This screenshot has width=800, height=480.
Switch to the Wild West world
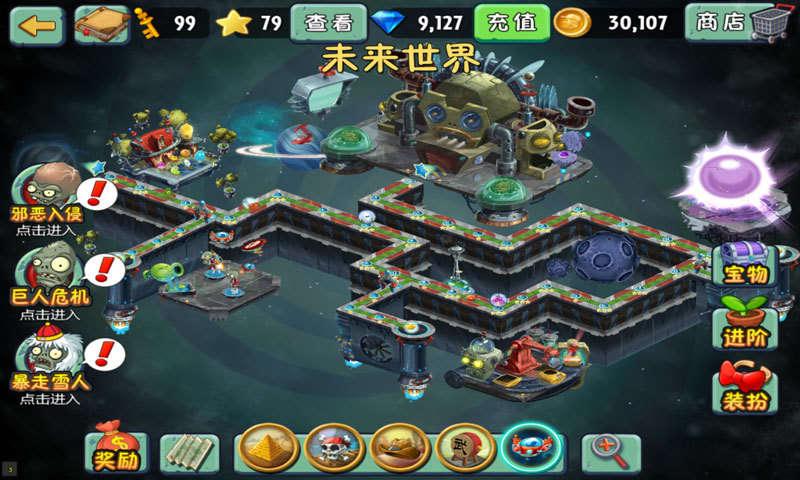click(400, 448)
